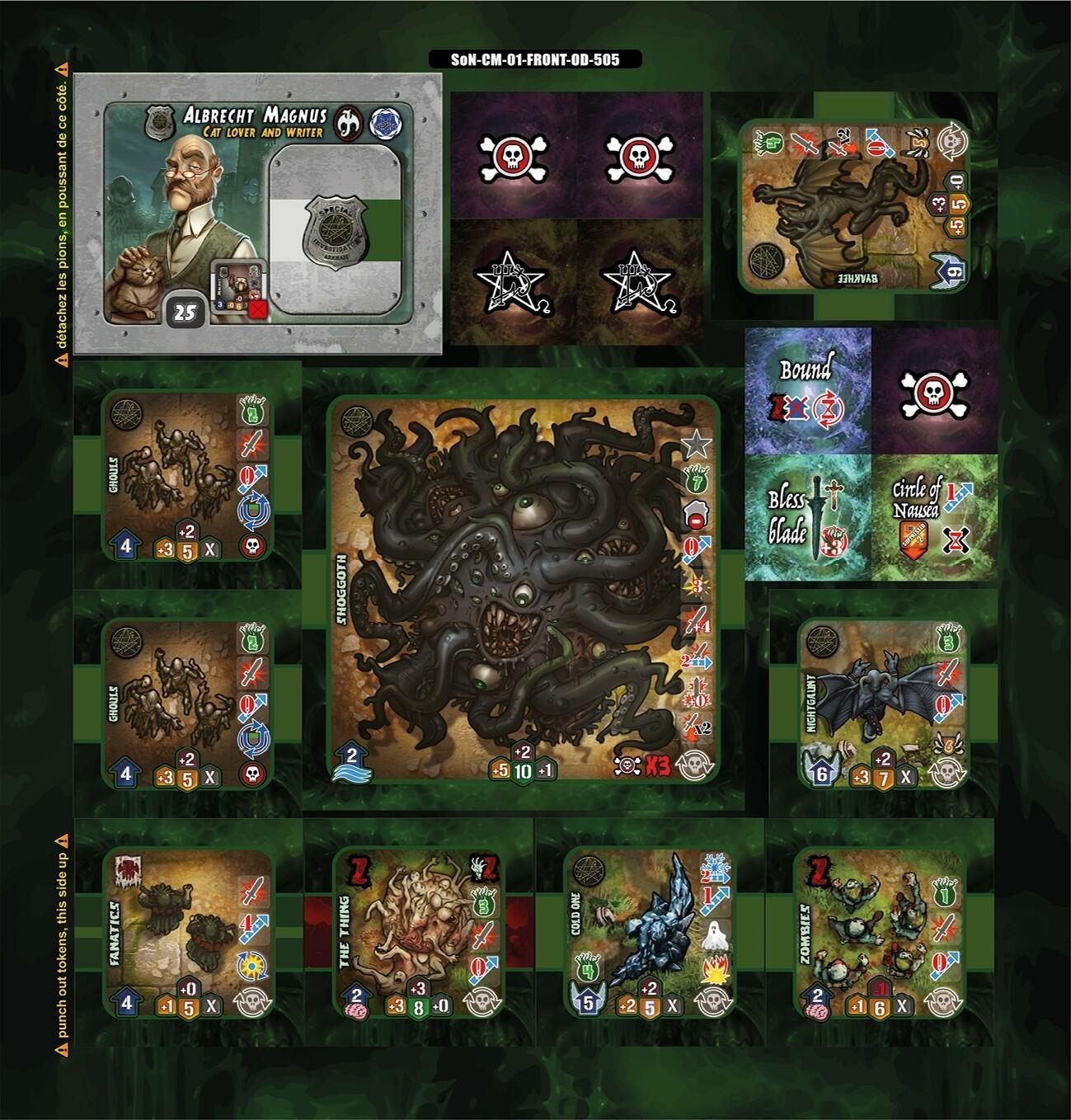This screenshot has width=1071, height=1120.
Task: Select the Albrecht Magnus investigator card
Action: click(257, 214)
